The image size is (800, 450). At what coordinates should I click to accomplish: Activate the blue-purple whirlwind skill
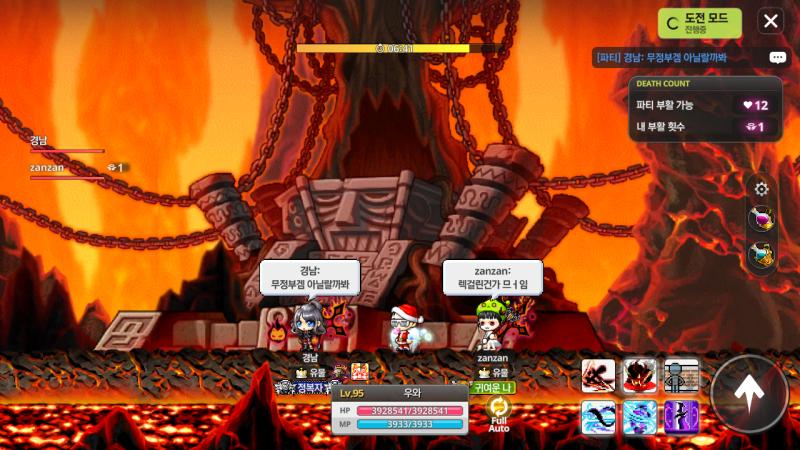pos(640,416)
